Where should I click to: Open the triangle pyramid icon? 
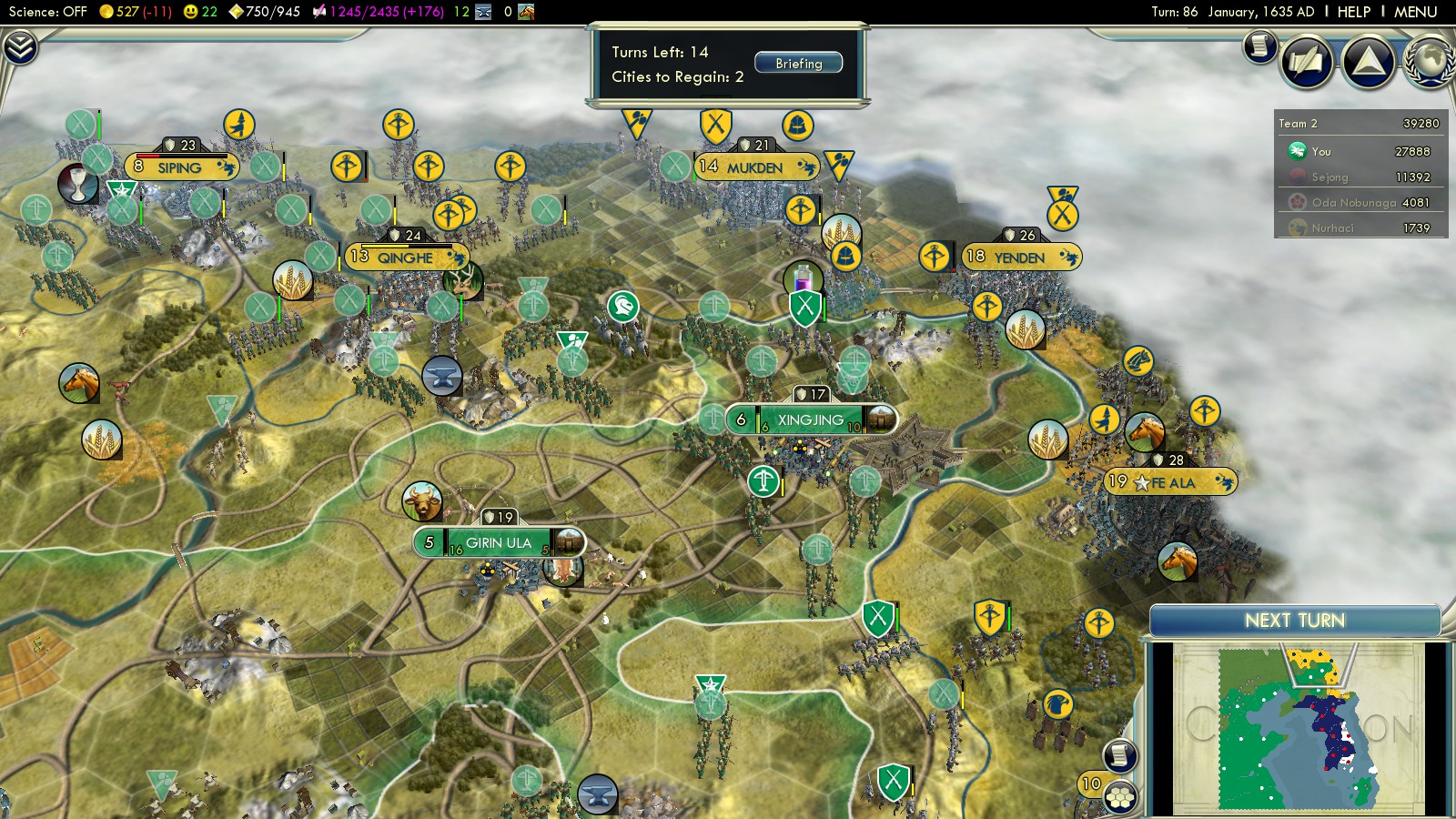(x=1369, y=62)
